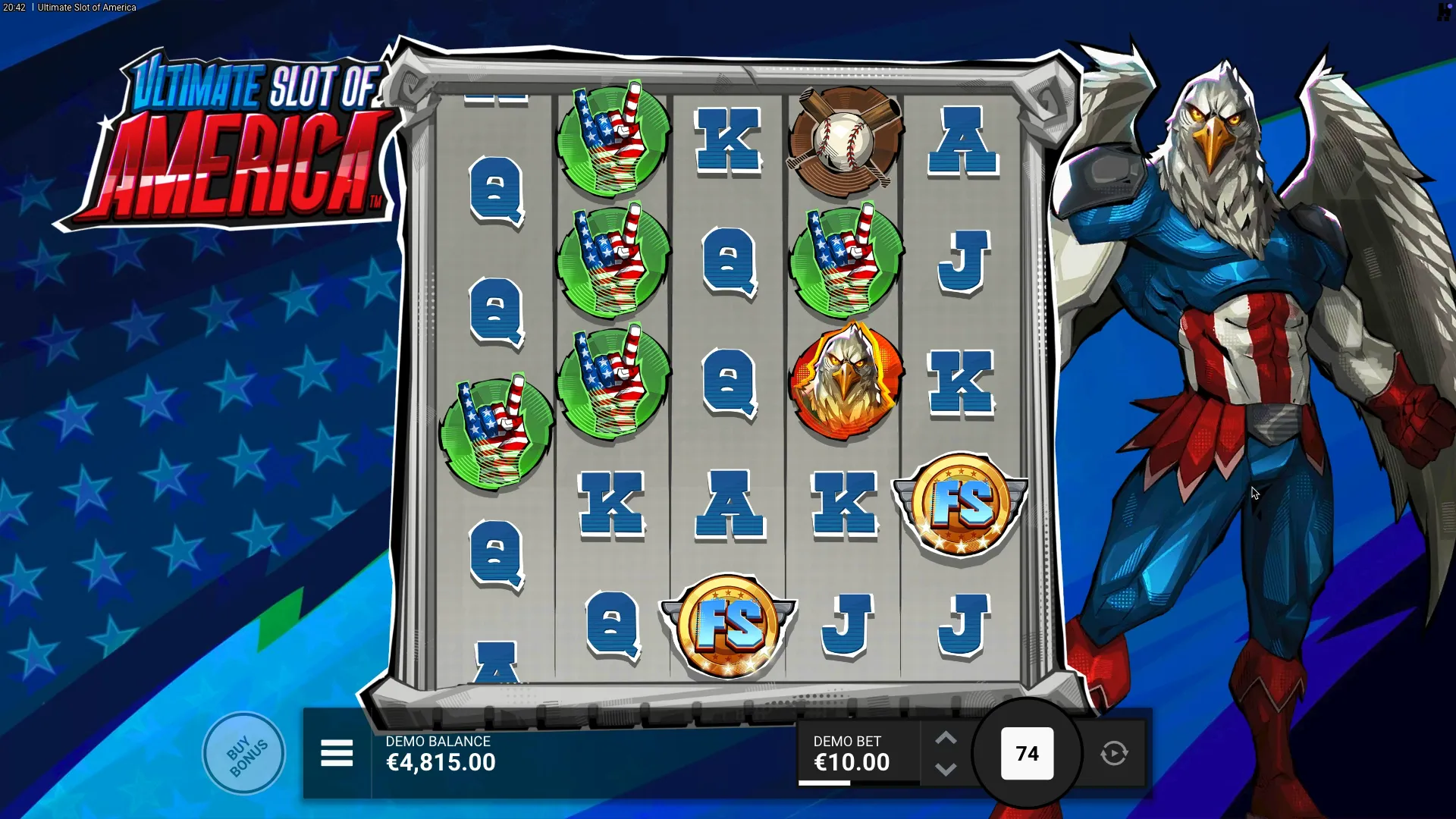Open the hamburger menu
1456x819 pixels.
[337, 753]
